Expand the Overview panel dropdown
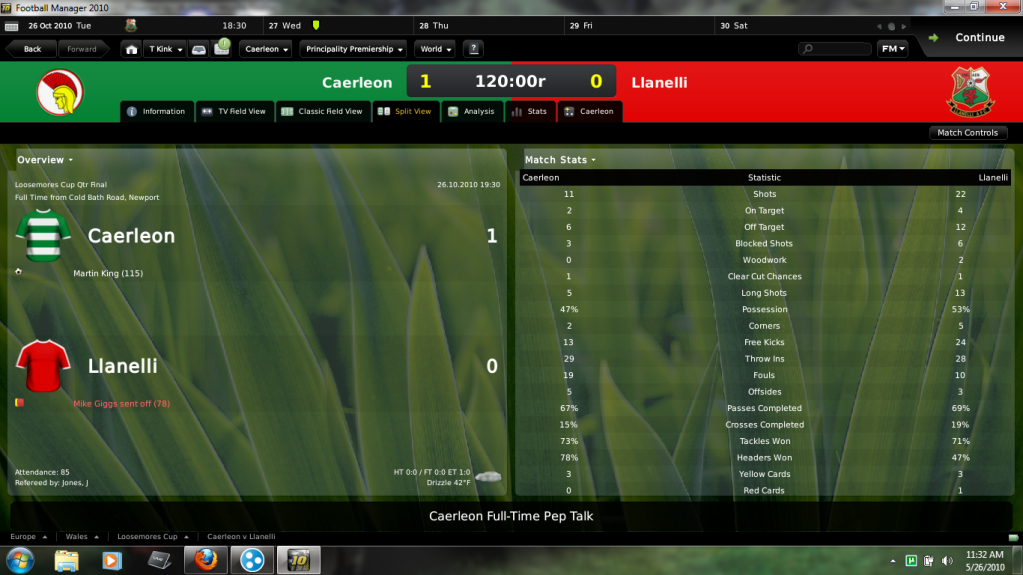 pos(45,160)
